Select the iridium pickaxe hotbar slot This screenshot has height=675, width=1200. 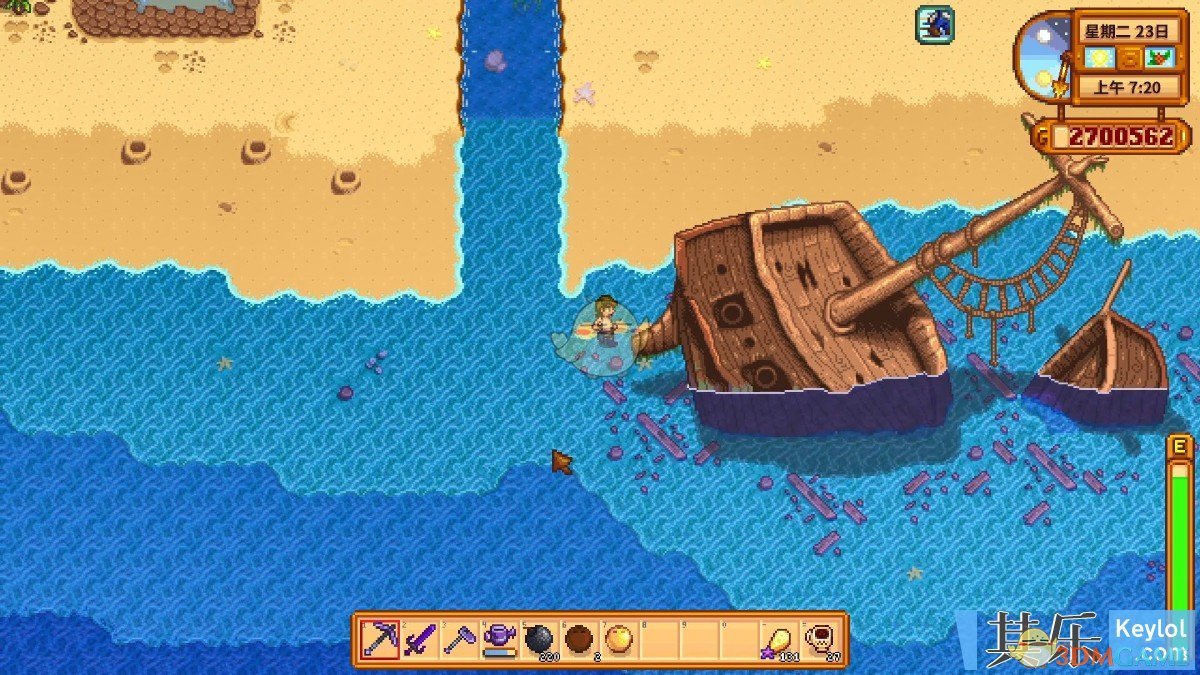(381, 639)
